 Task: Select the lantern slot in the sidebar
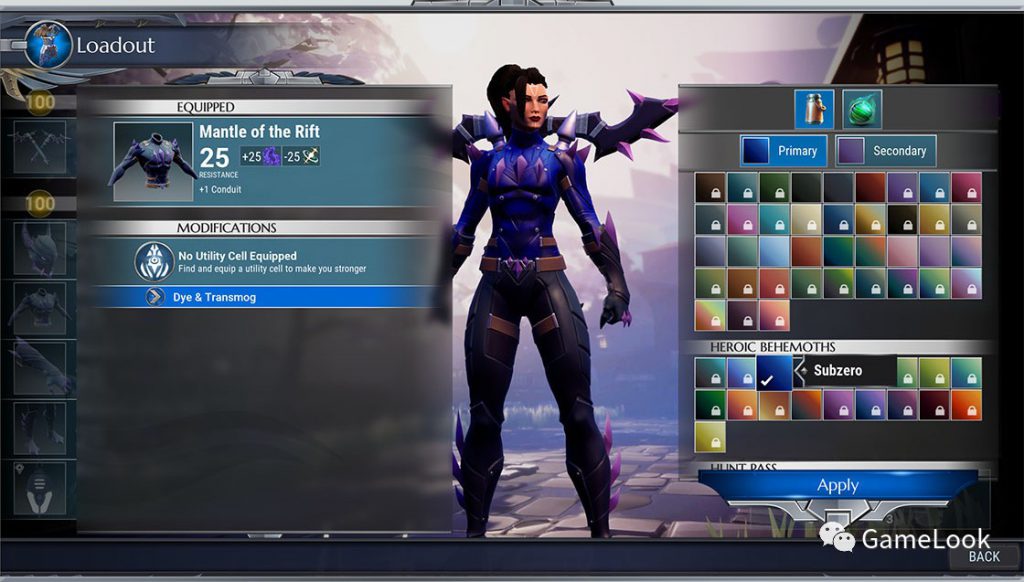pos(40,487)
